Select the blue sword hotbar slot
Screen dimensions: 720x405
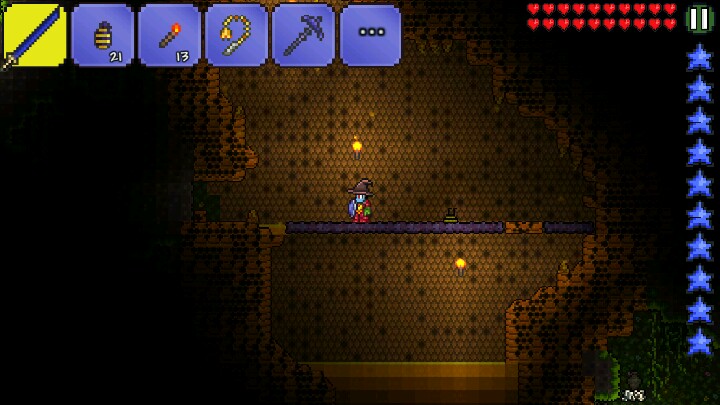click(x=34, y=36)
